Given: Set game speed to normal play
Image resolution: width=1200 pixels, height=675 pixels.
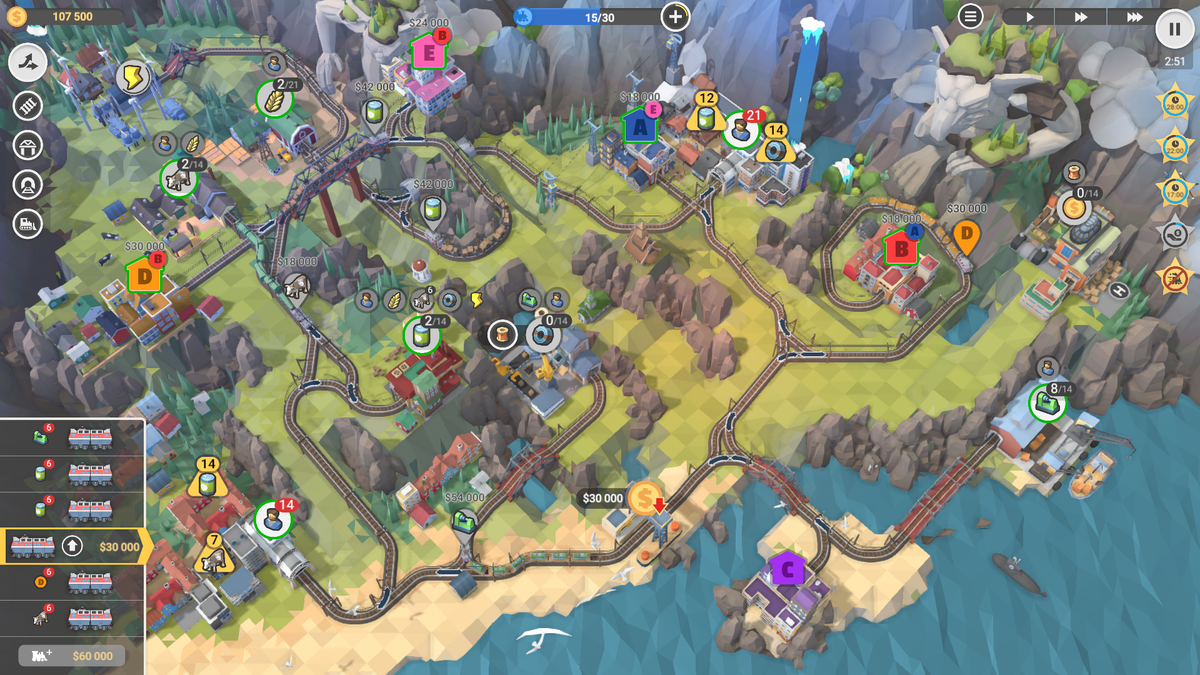Looking at the screenshot, I should tap(1029, 17).
